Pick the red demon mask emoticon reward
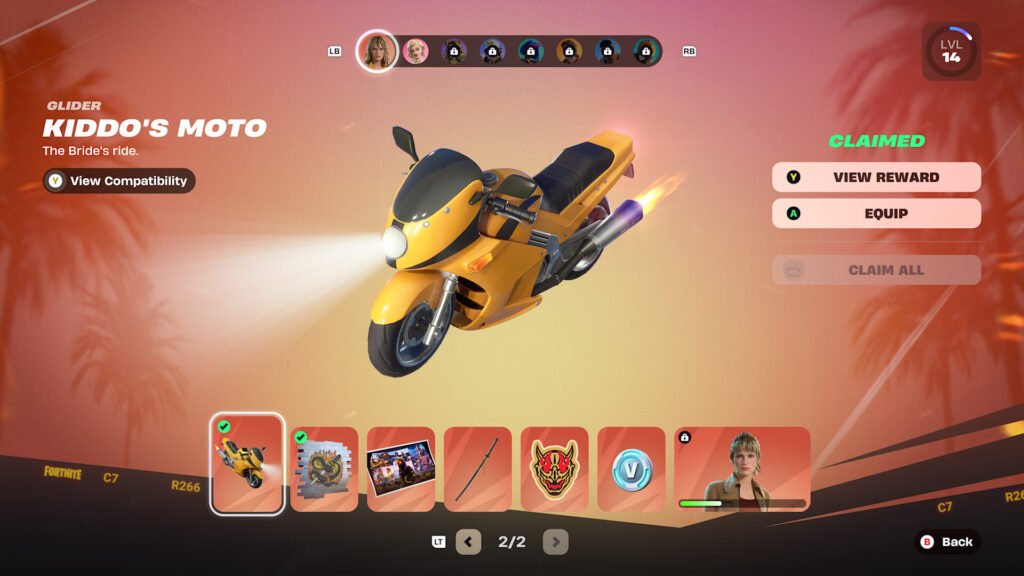This screenshot has width=1024, height=576. point(555,469)
